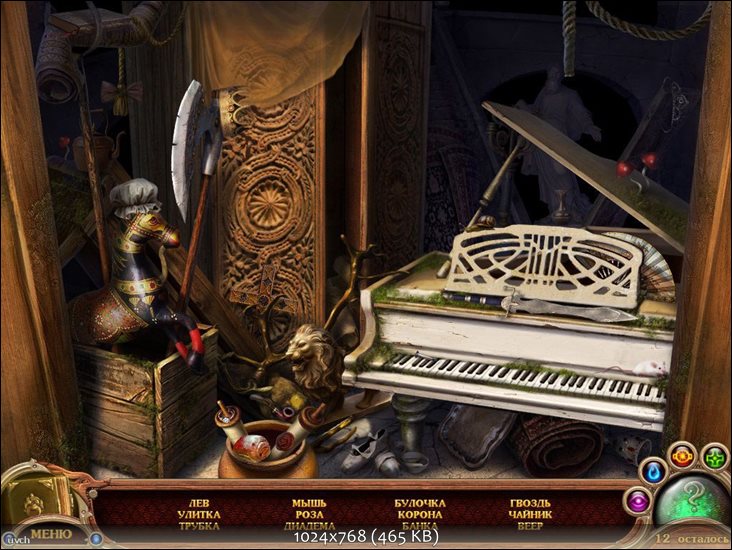Activate the orange gem orb
The image size is (732, 550).
(682, 457)
